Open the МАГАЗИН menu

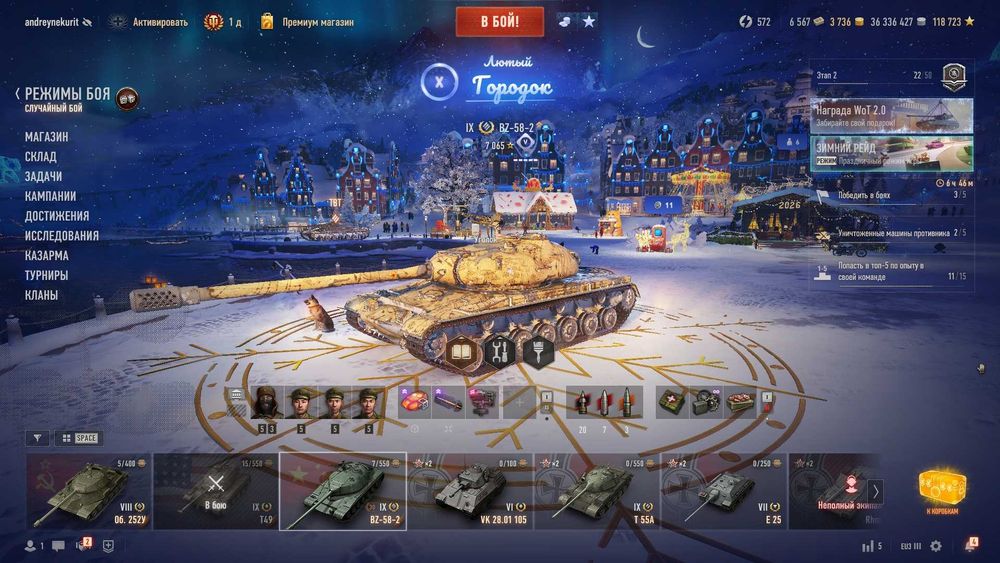(47, 137)
